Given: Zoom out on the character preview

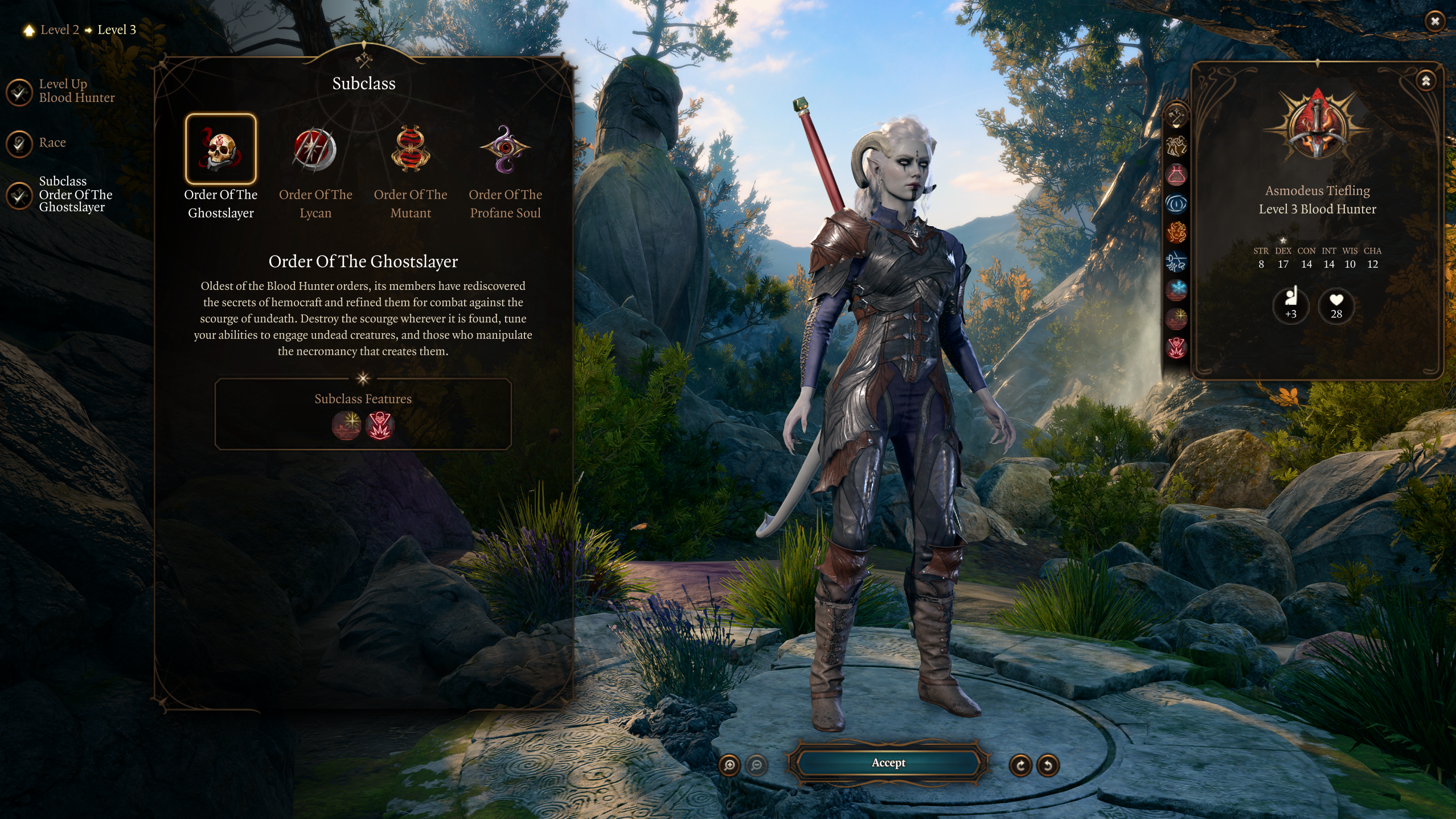Looking at the screenshot, I should pyautogui.click(x=756, y=765).
